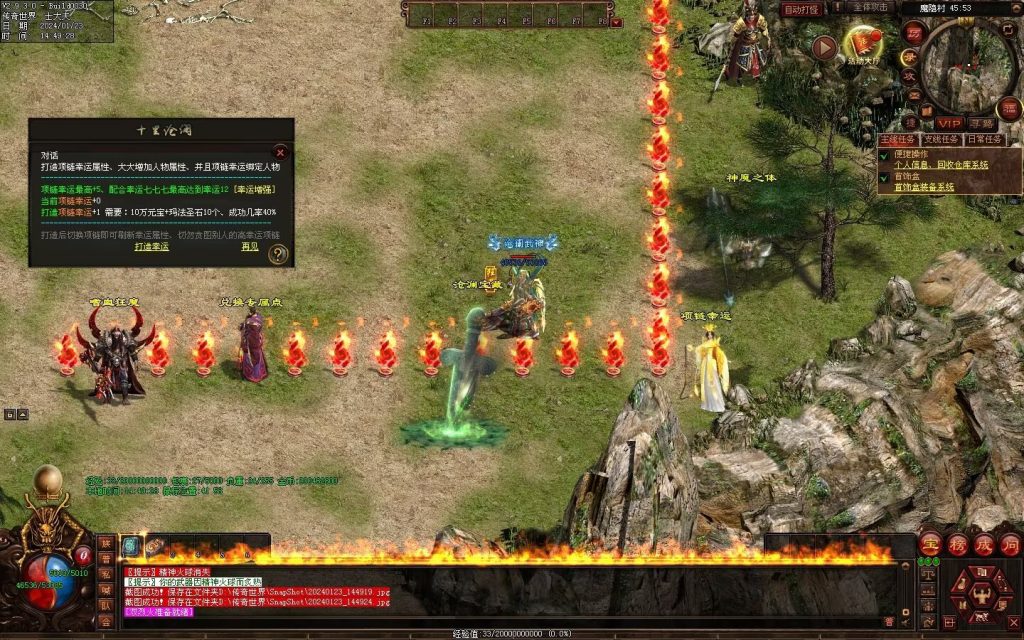The width and height of the screenshot is (1024, 640).
Task: Close the 十里沧澜 dialog window
Action: click(280, 153)
